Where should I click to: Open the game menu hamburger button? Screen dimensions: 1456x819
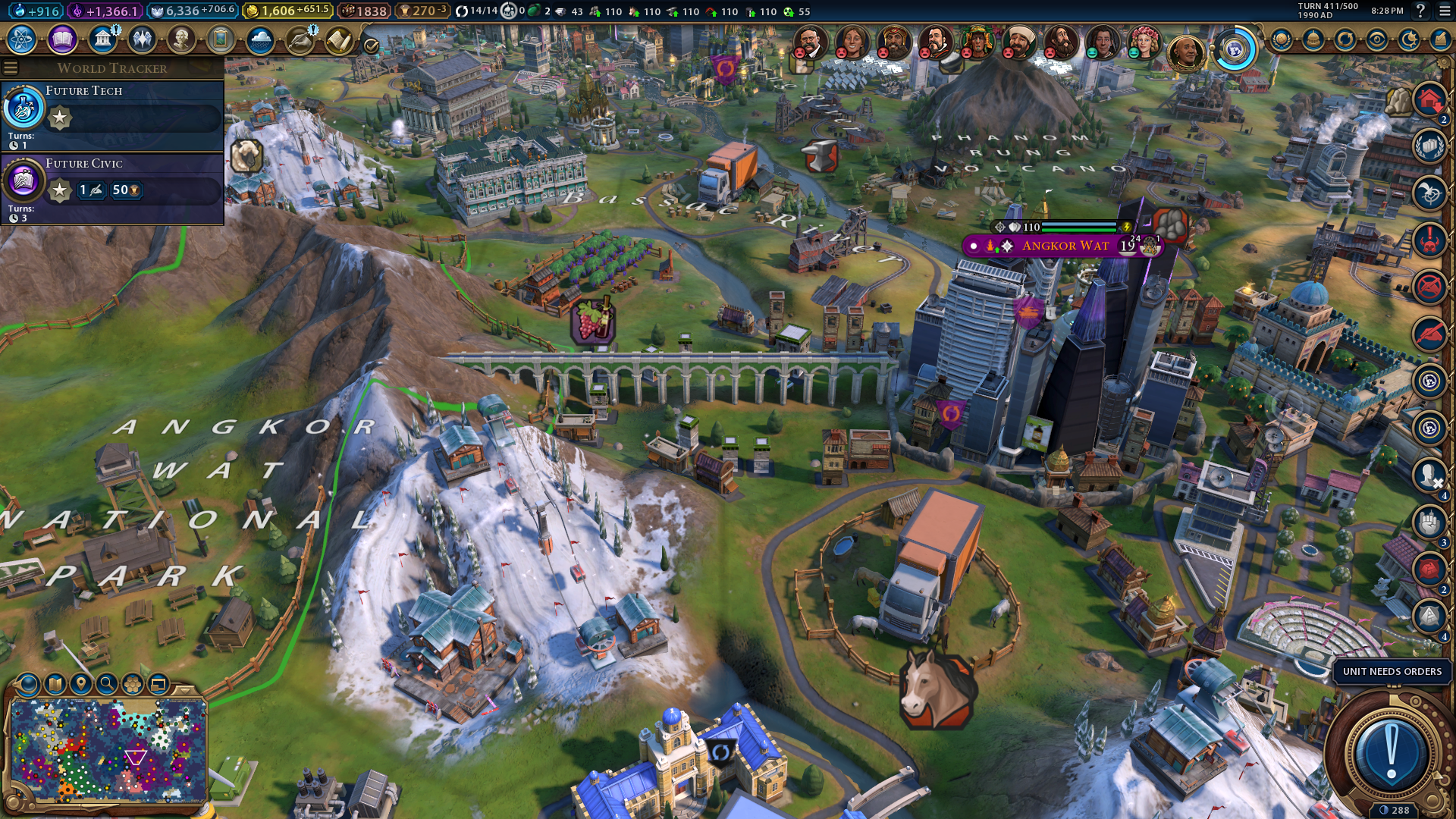1443,11
